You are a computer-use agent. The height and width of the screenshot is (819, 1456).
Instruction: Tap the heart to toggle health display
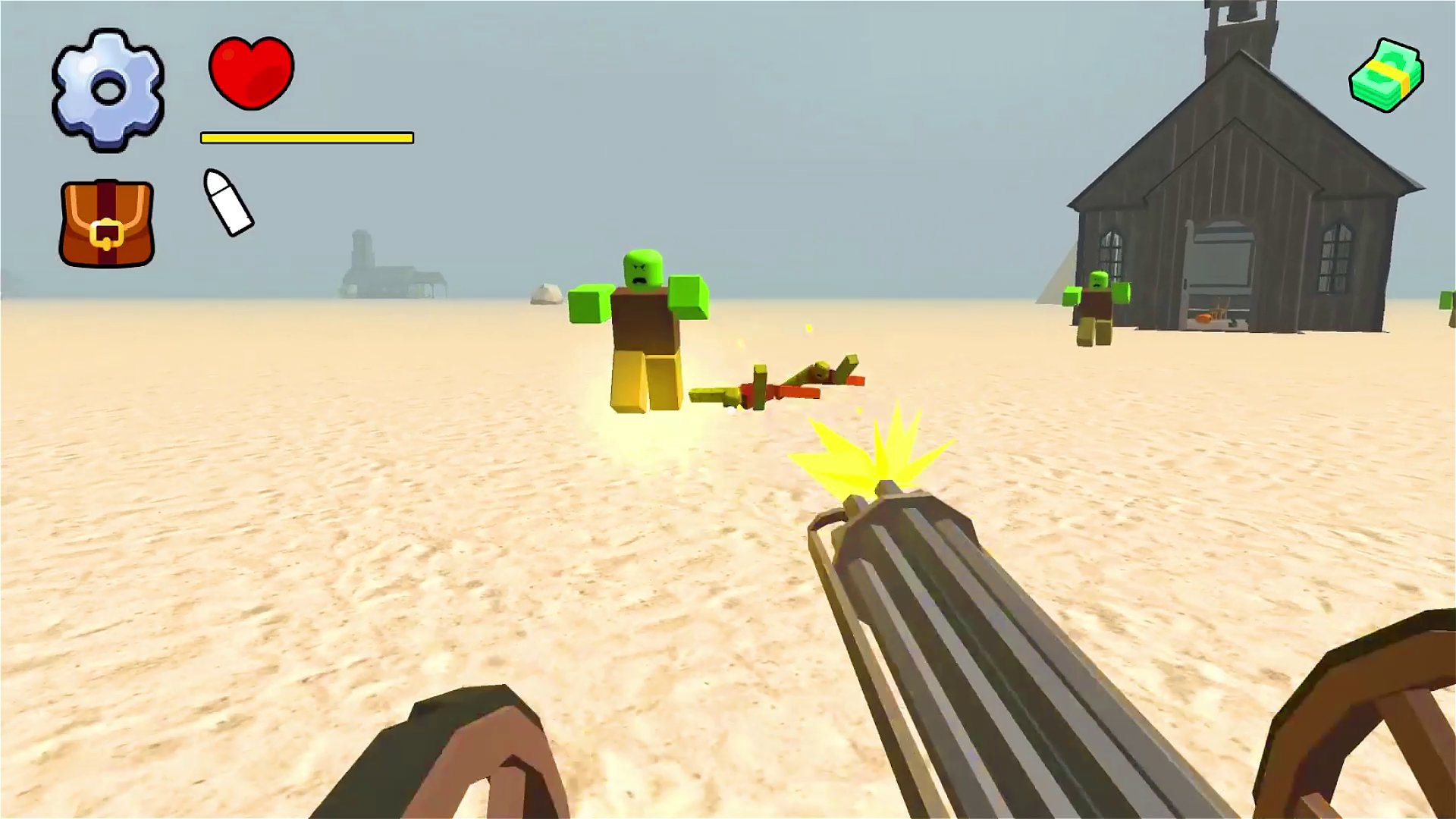click(x=253, y=72)
